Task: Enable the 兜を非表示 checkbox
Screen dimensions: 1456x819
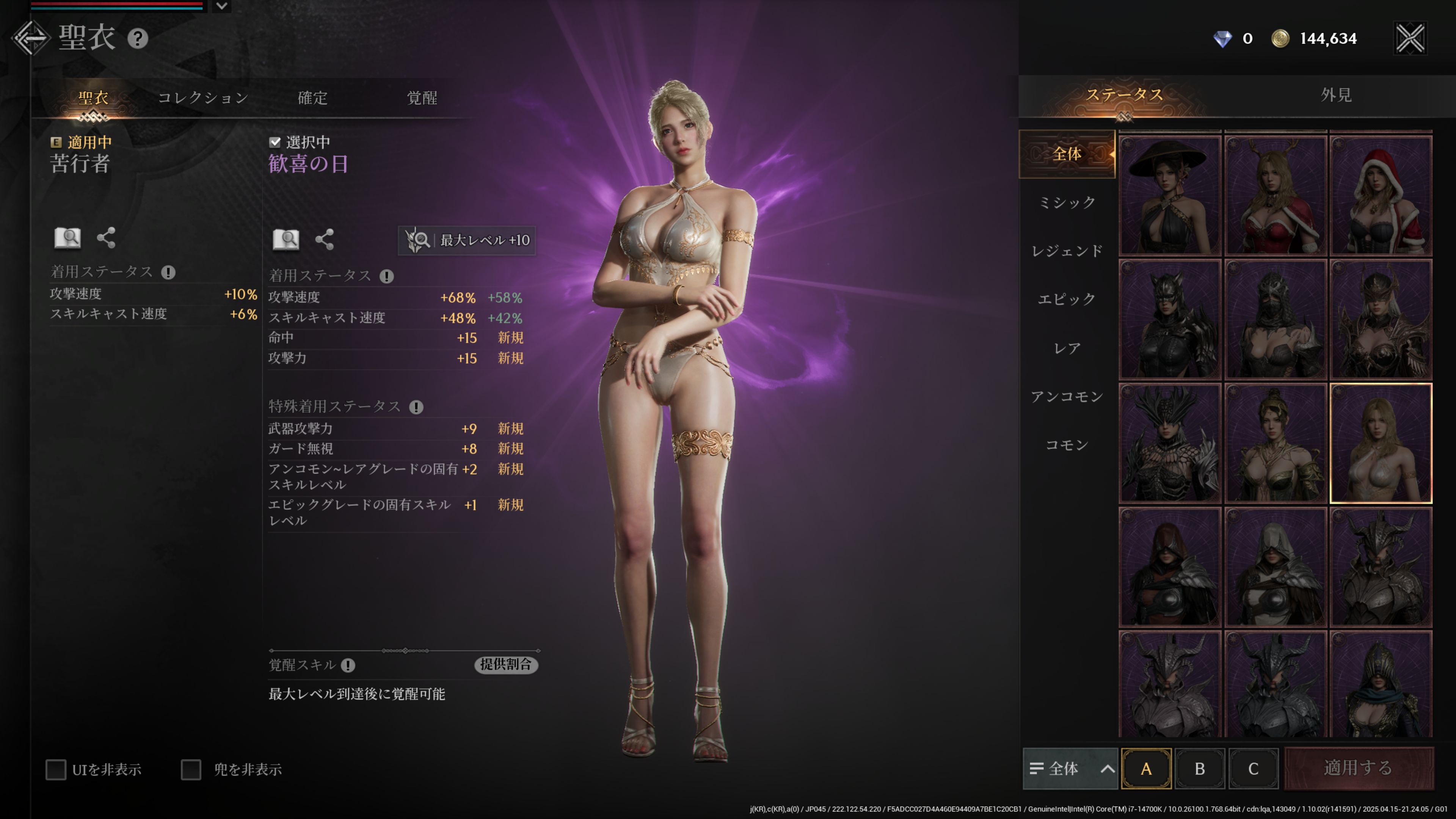Action: pyautogui.click(x=191, y=769)
